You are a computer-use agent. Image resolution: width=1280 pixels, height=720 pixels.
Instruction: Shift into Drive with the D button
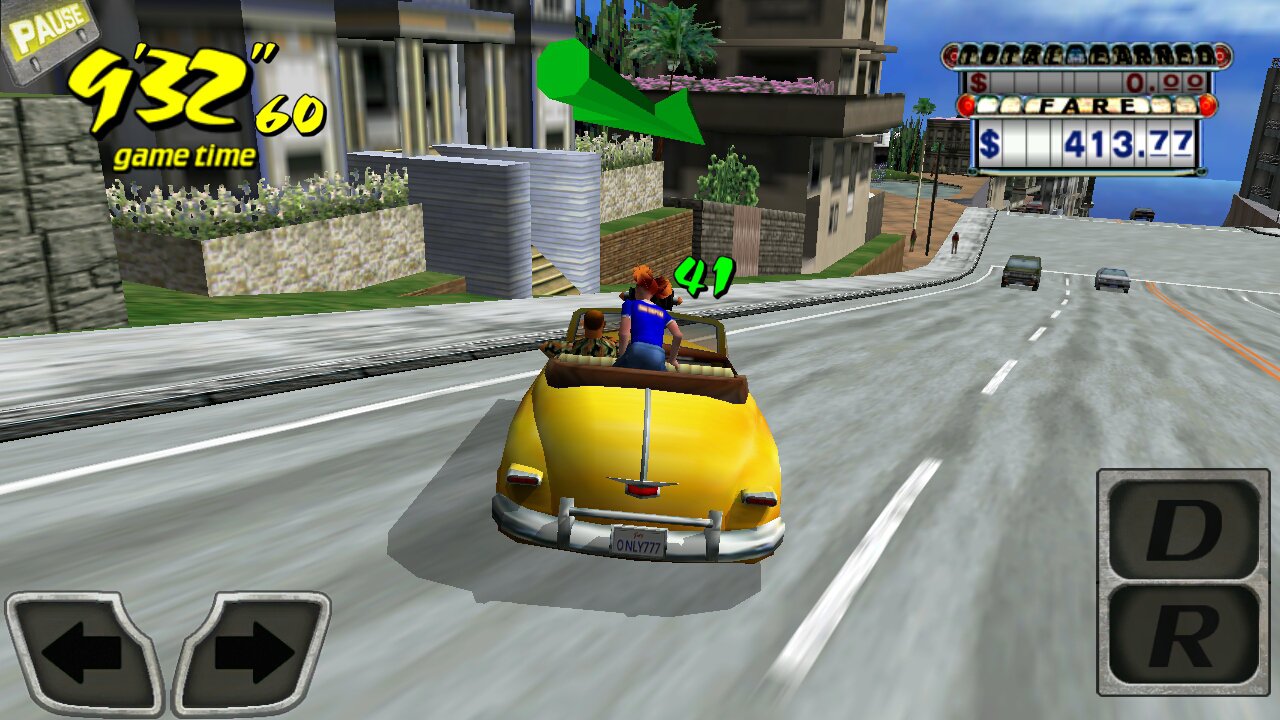(x=1184, y=529)
